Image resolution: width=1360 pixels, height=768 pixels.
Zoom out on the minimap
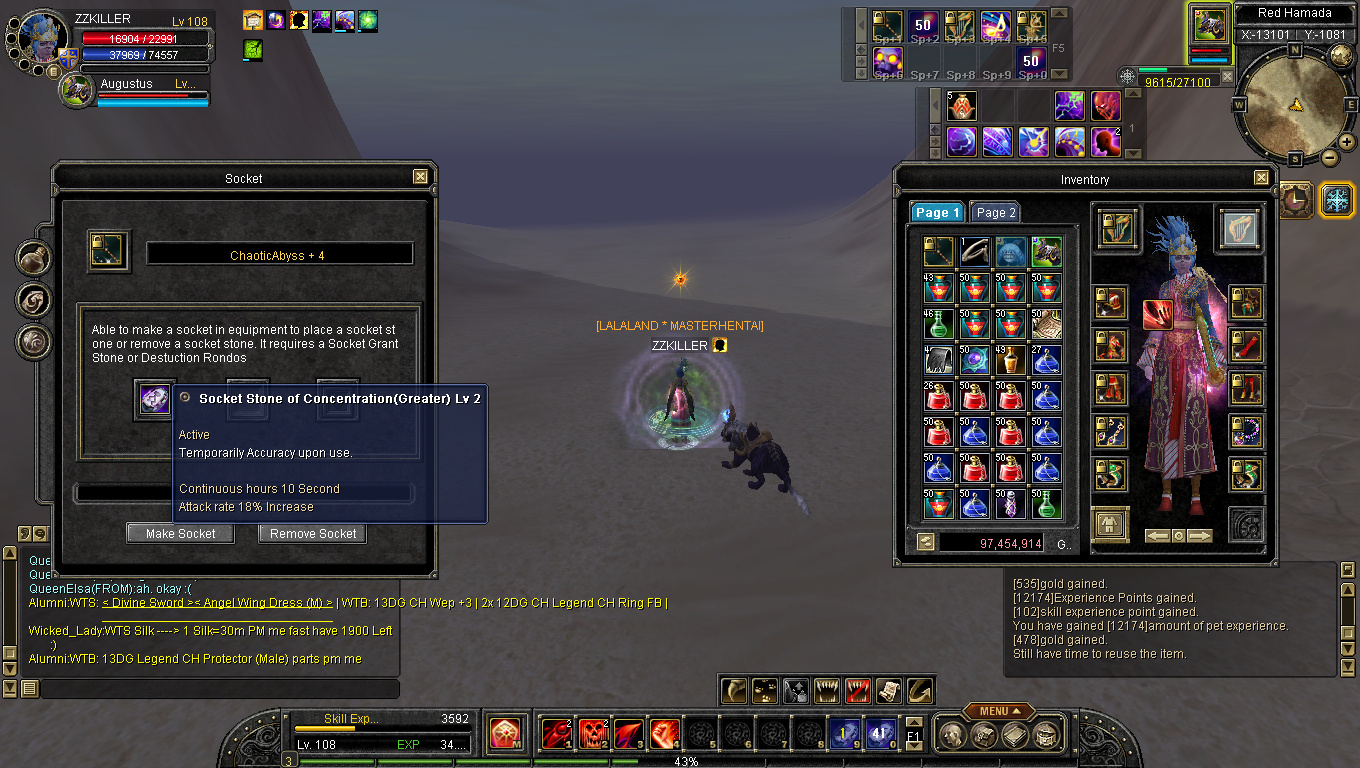[x=1331, y=158]
